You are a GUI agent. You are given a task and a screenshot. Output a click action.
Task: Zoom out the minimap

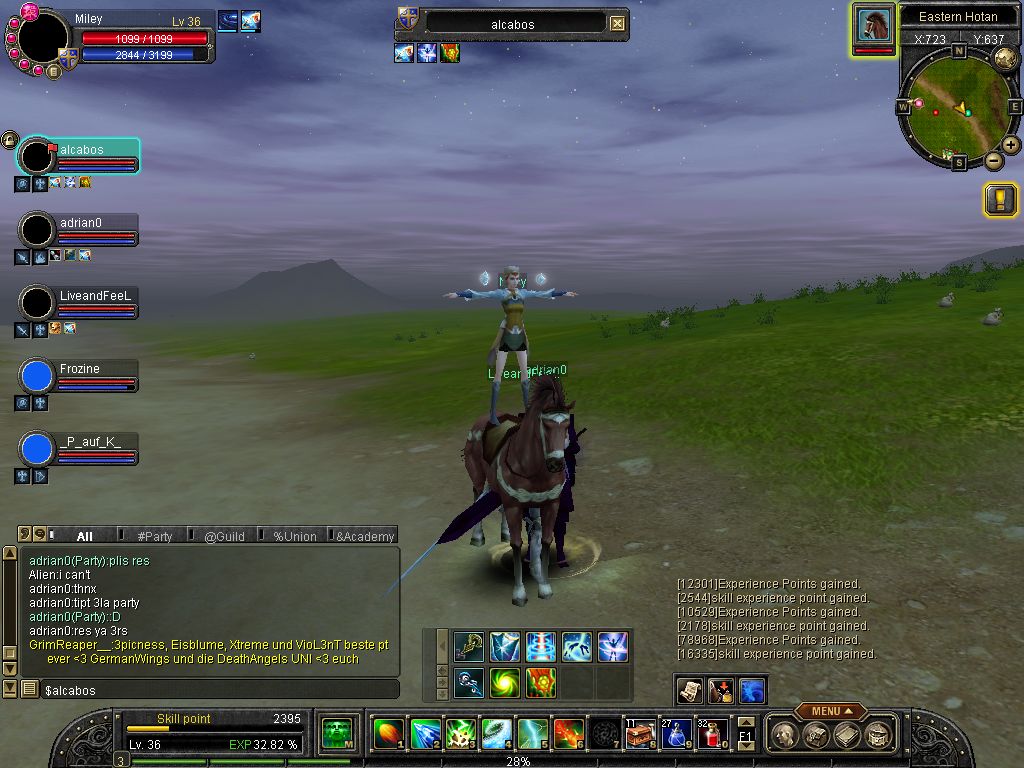993,161
